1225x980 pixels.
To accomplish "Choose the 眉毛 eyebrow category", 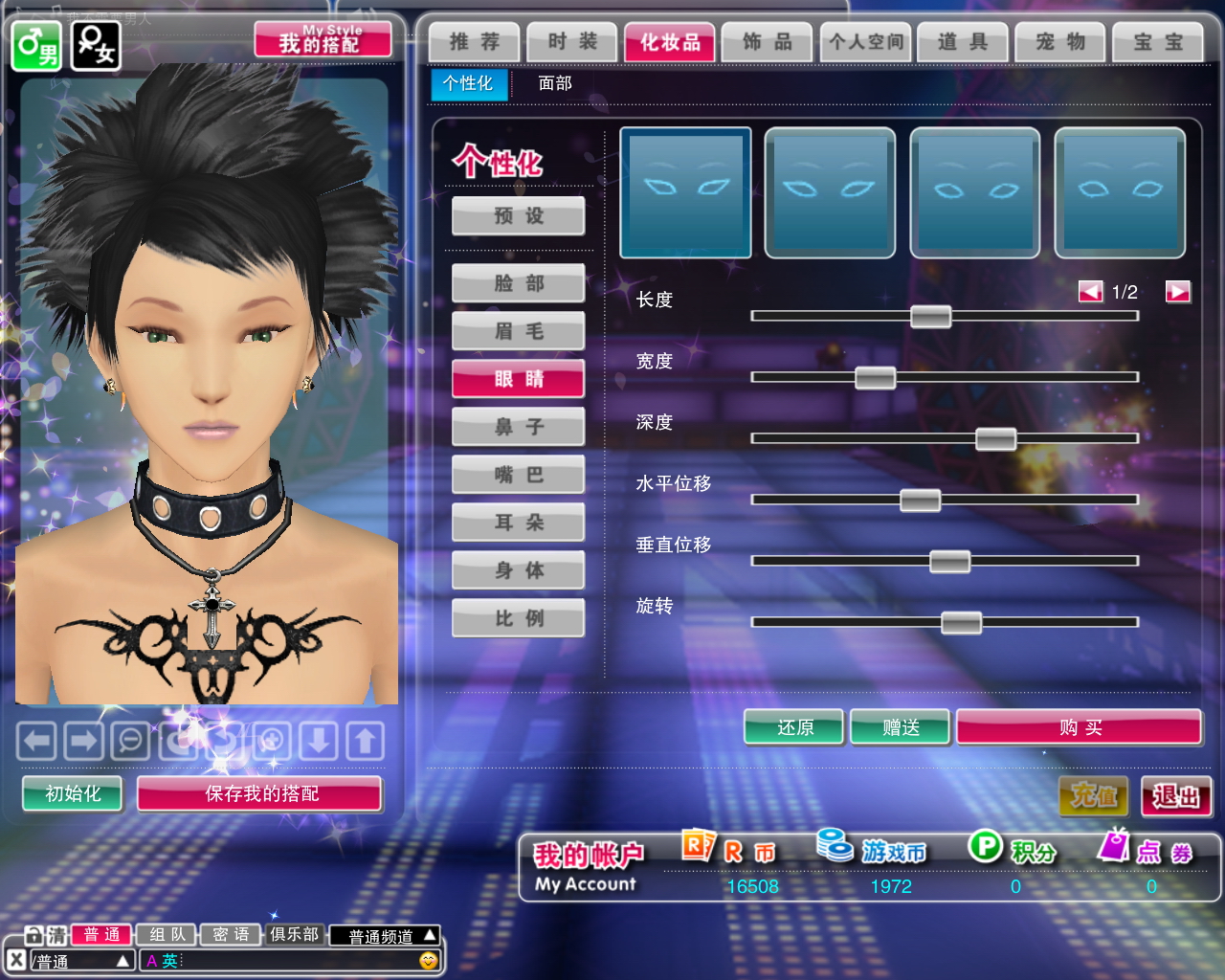I will [519, 331].
